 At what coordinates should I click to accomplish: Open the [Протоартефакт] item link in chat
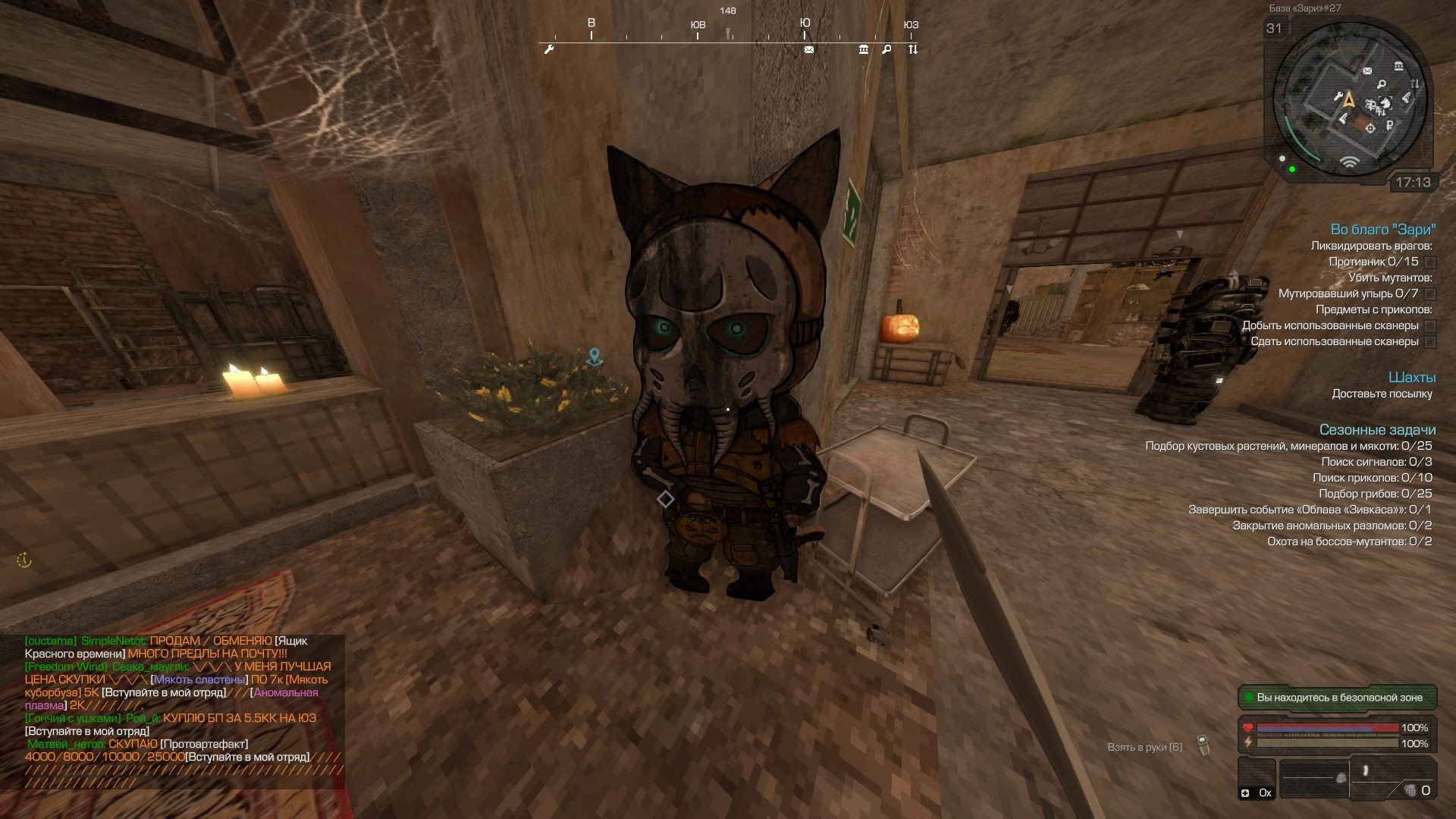204,744
